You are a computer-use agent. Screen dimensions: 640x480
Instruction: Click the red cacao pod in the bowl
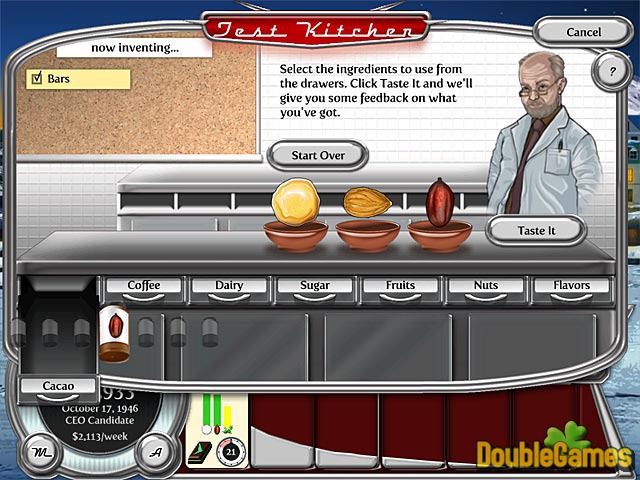click(438, 201)
